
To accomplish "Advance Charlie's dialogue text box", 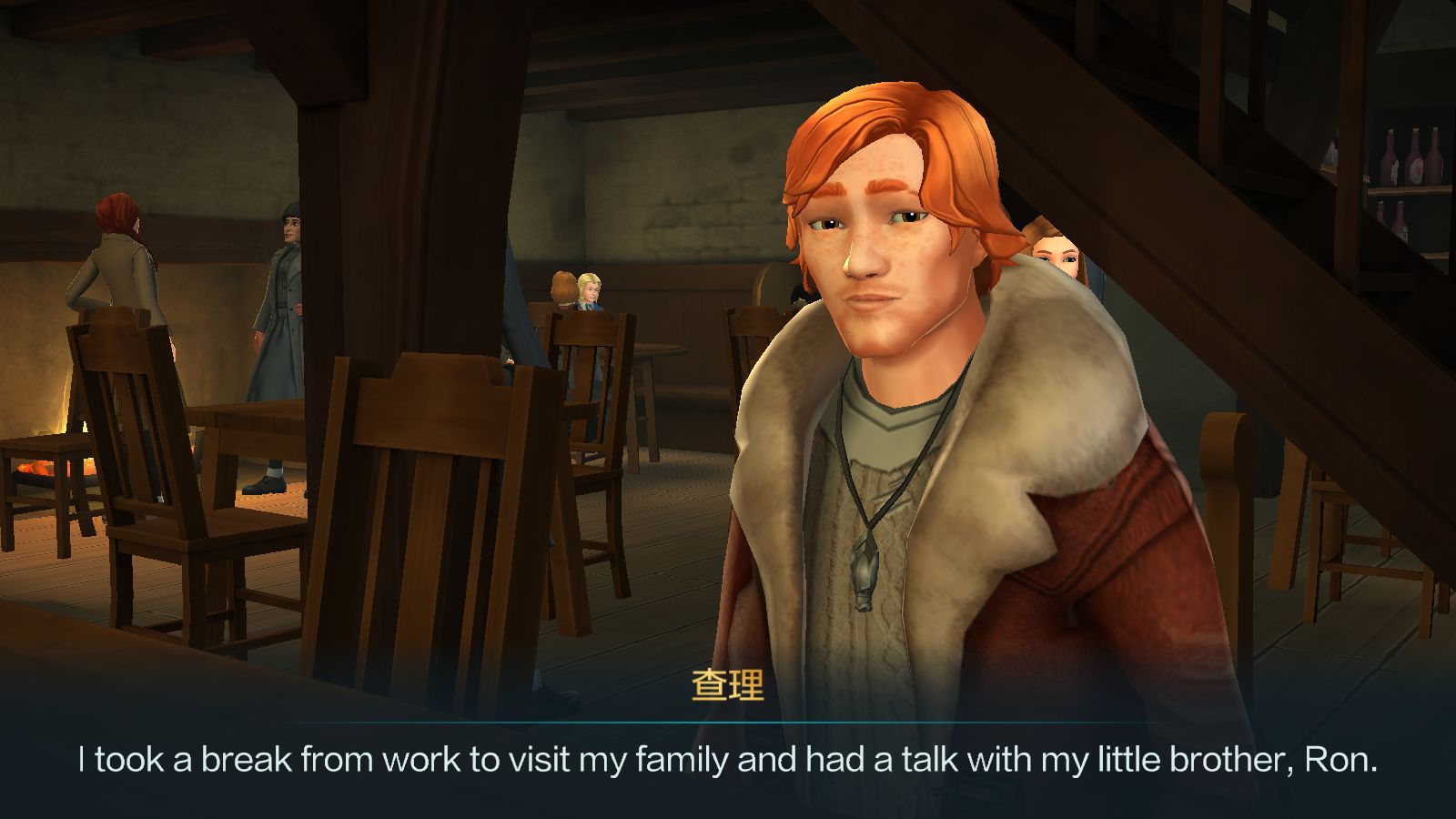I will 728,760.
